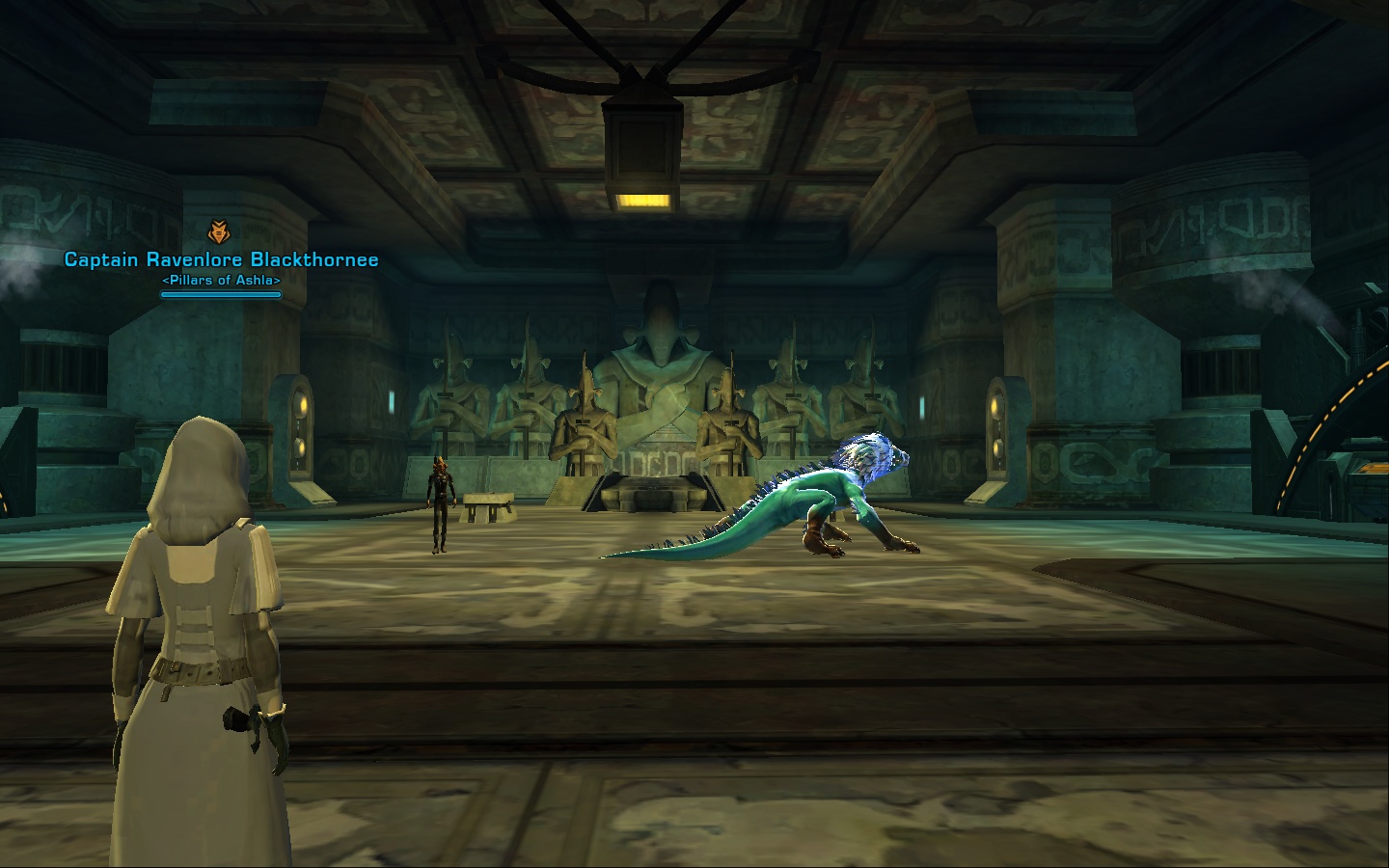Select Captain Ravenlore Blackthornee's nameplate

[221, 259]
